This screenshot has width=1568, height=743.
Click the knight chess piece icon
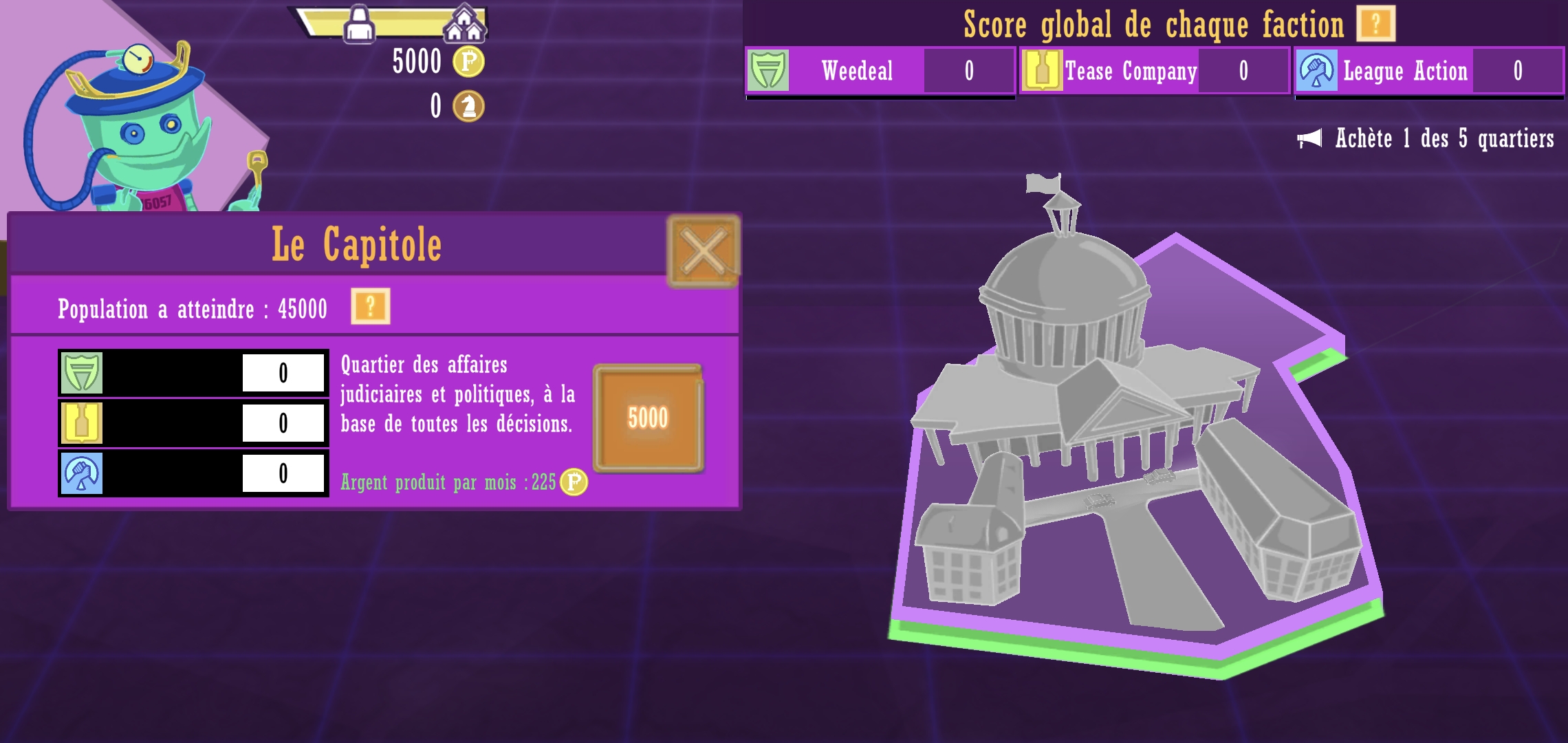tap(467, 105)
